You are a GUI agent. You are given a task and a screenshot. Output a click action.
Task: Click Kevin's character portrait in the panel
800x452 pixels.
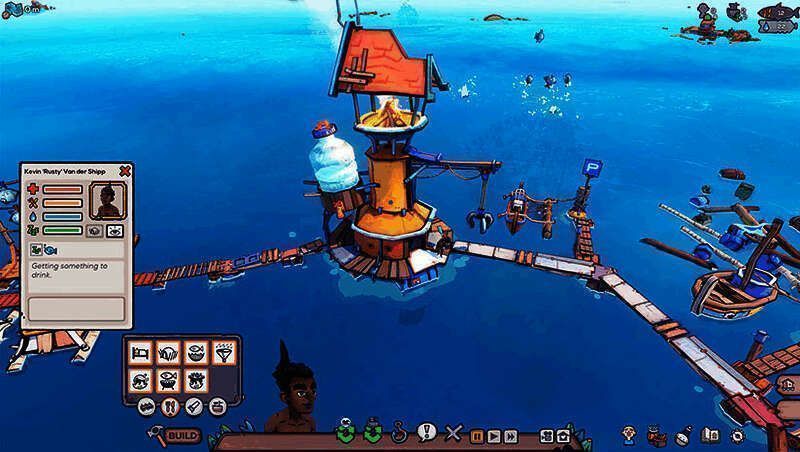pos(105,201)
